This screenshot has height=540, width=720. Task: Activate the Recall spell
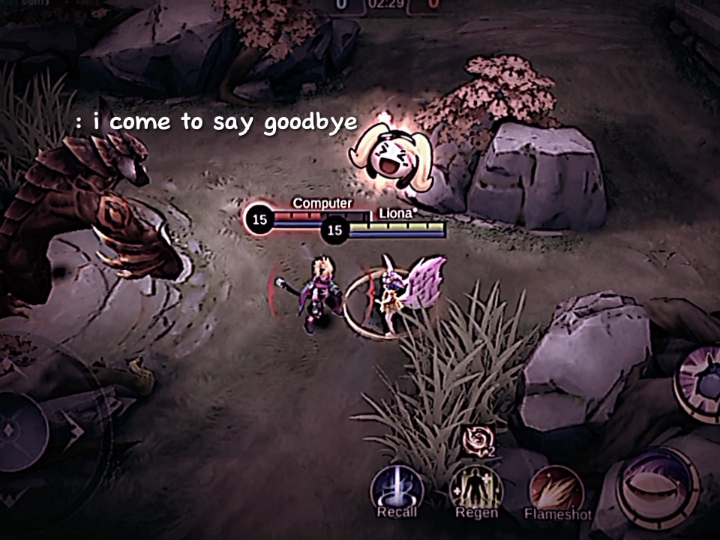pos(397,490)
